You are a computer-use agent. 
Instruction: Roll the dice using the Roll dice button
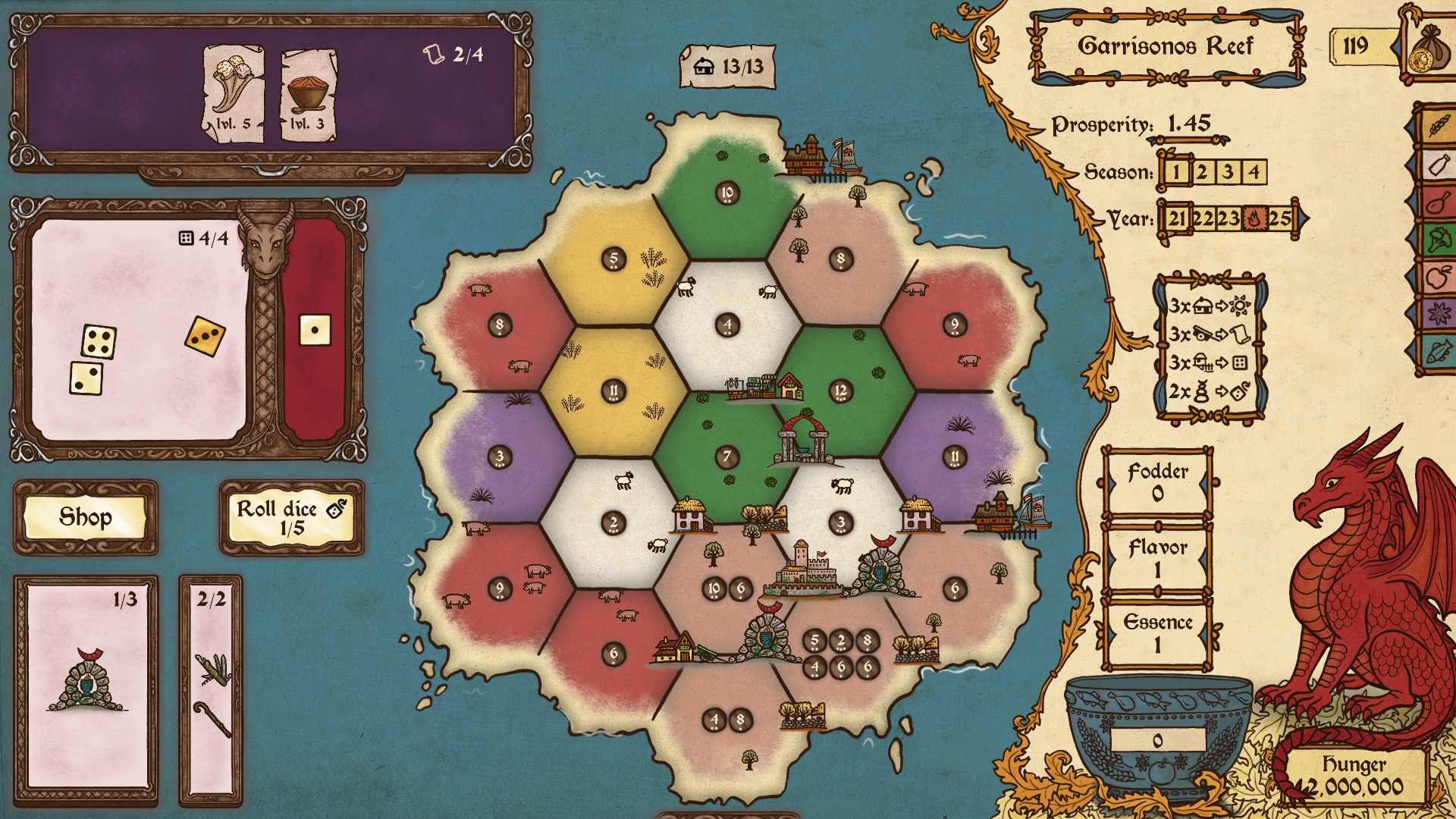(291, 517)
